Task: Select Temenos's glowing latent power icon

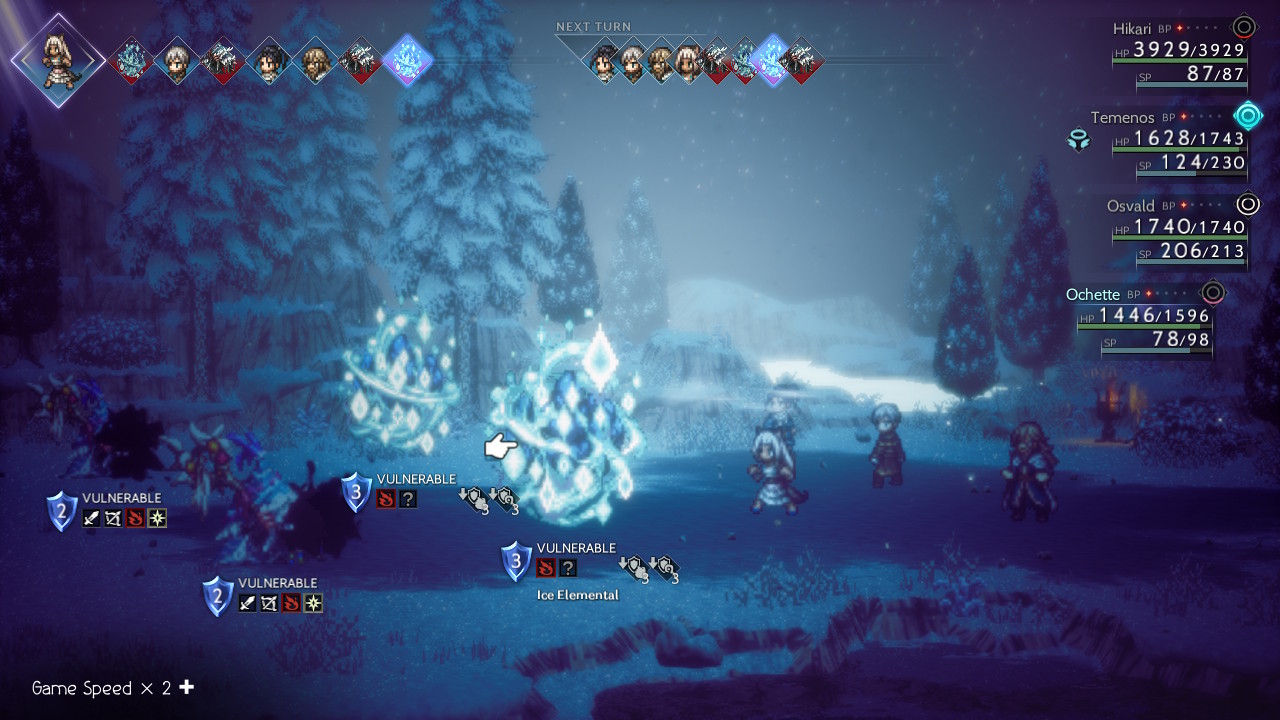Action: [x=1246, y=116]
